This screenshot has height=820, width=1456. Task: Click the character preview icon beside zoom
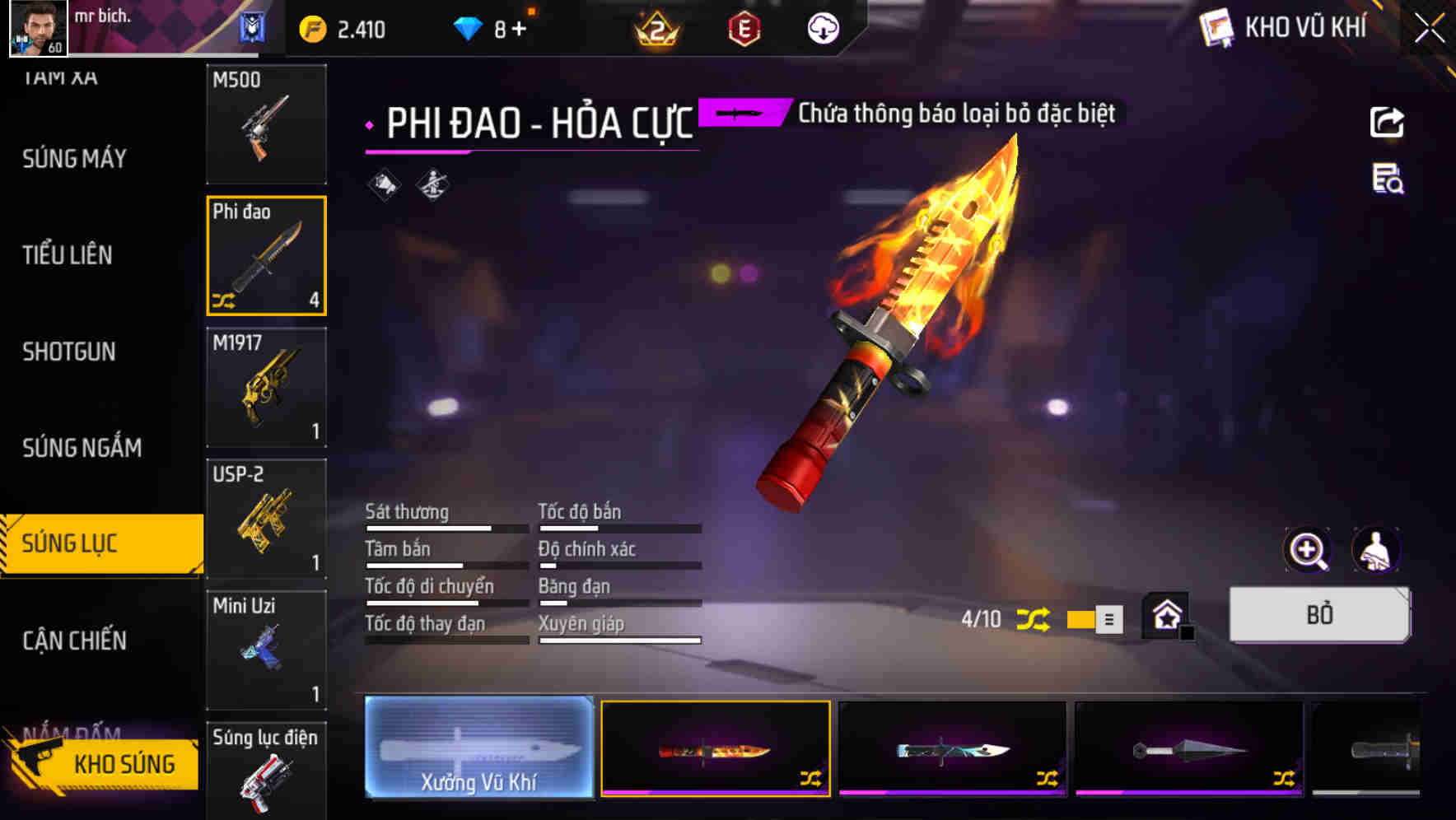1377,550
